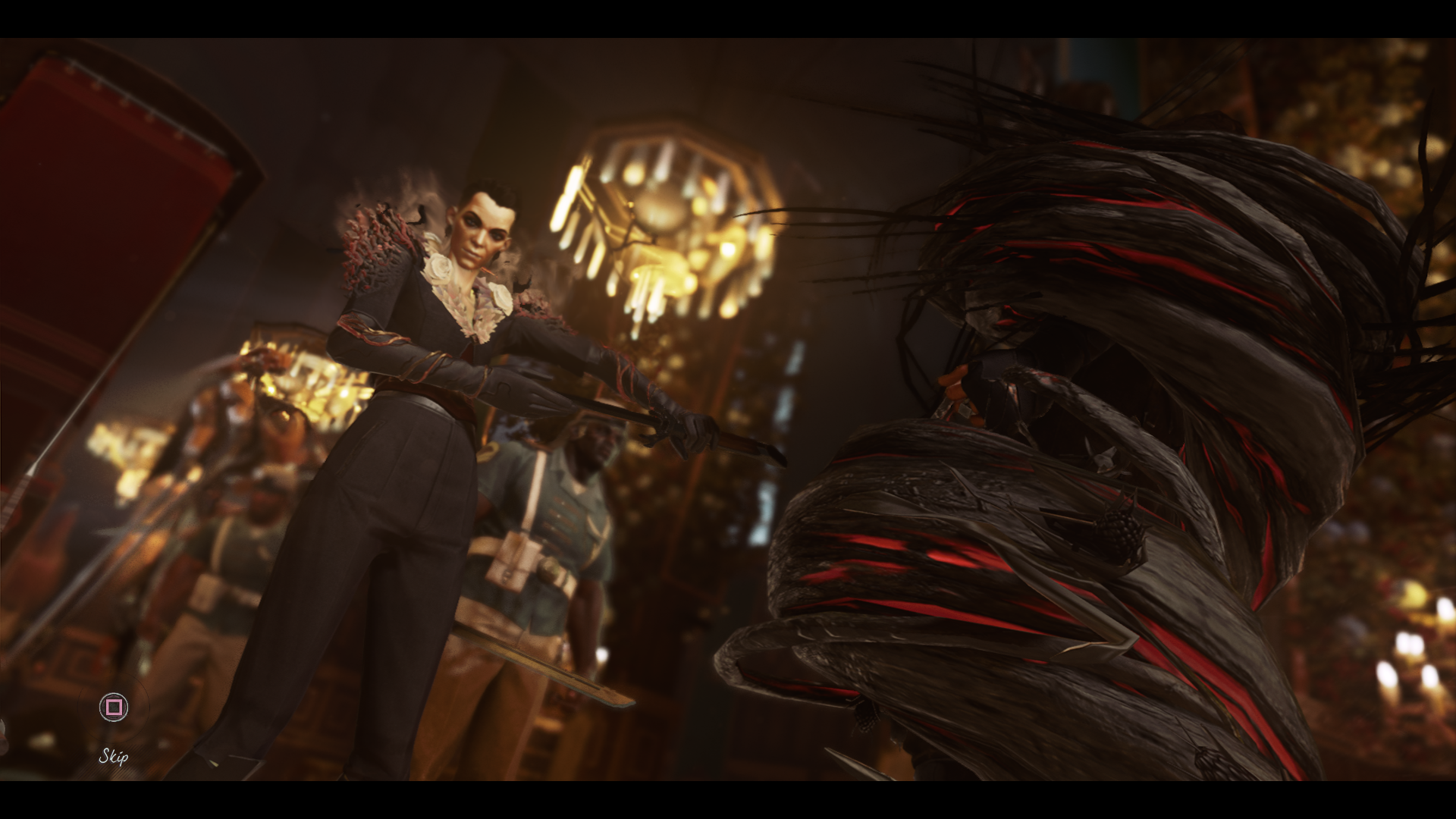Click the Skip label text
This screenshot has width=1456, height=819.
click(112, 756)
